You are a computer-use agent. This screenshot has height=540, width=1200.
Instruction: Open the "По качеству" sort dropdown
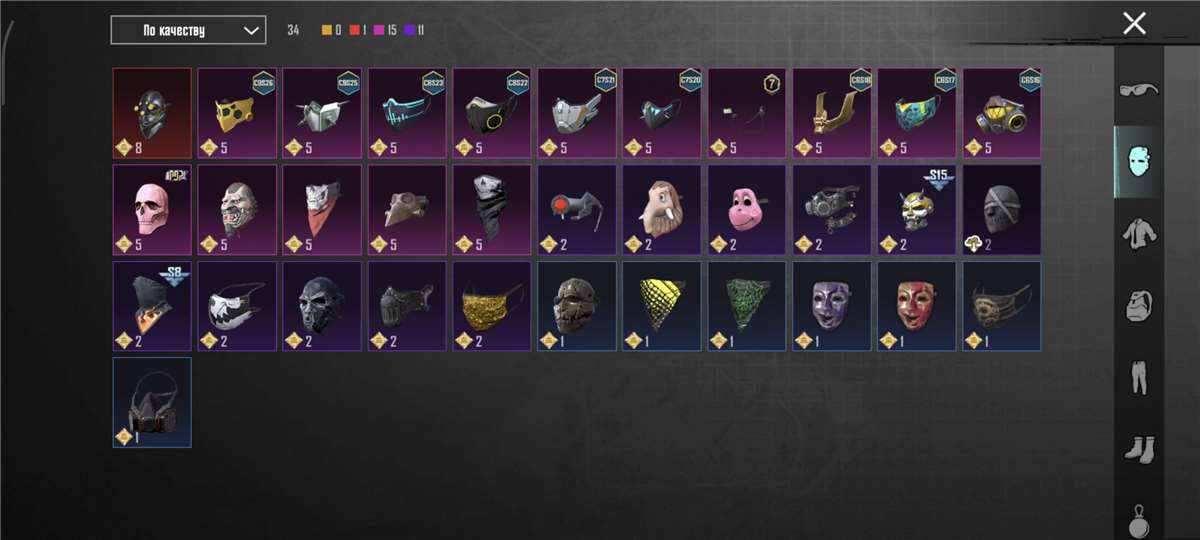point(188,30)
